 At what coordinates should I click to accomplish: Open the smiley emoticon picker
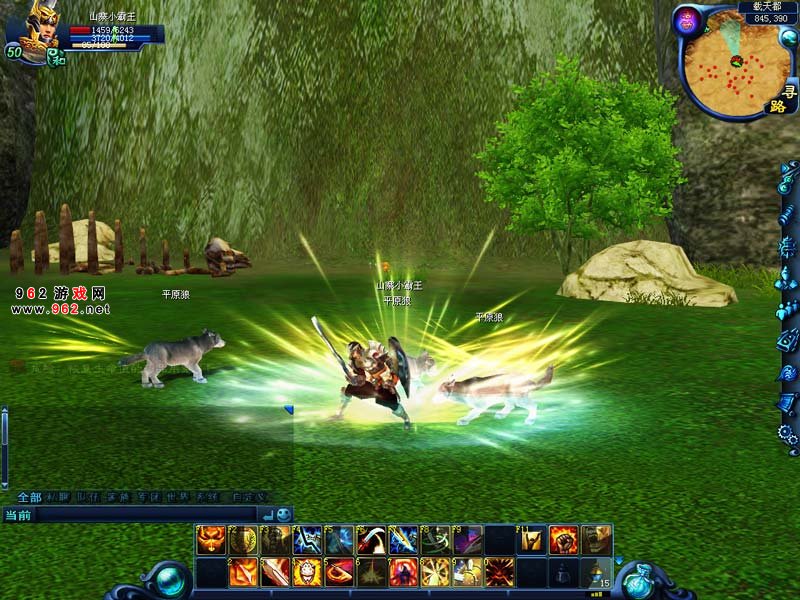(284, 514)
